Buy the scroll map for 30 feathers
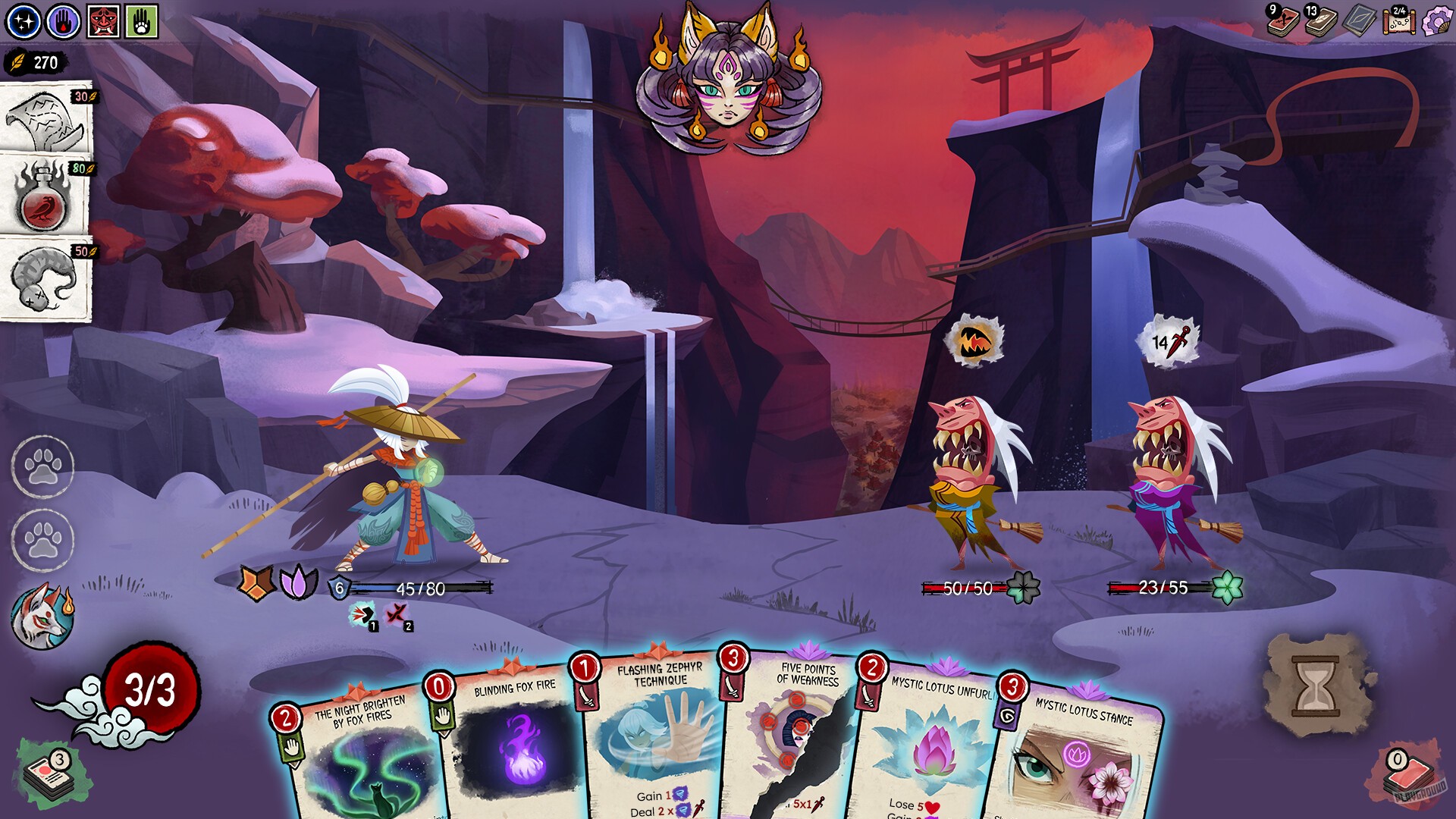Screen dimensions: 1456x819 click(44, 121)
